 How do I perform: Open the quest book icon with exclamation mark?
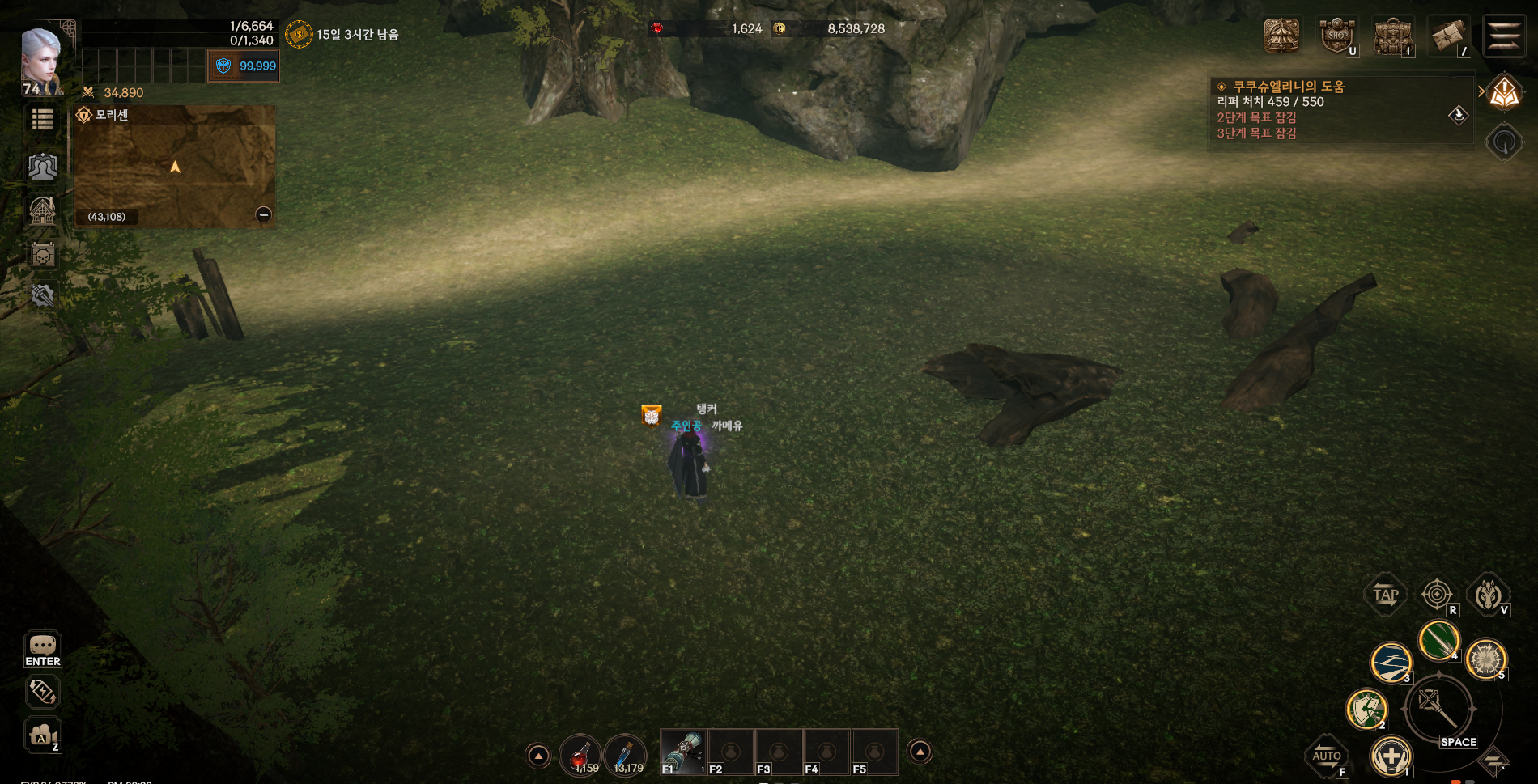tap(1504, 94)
